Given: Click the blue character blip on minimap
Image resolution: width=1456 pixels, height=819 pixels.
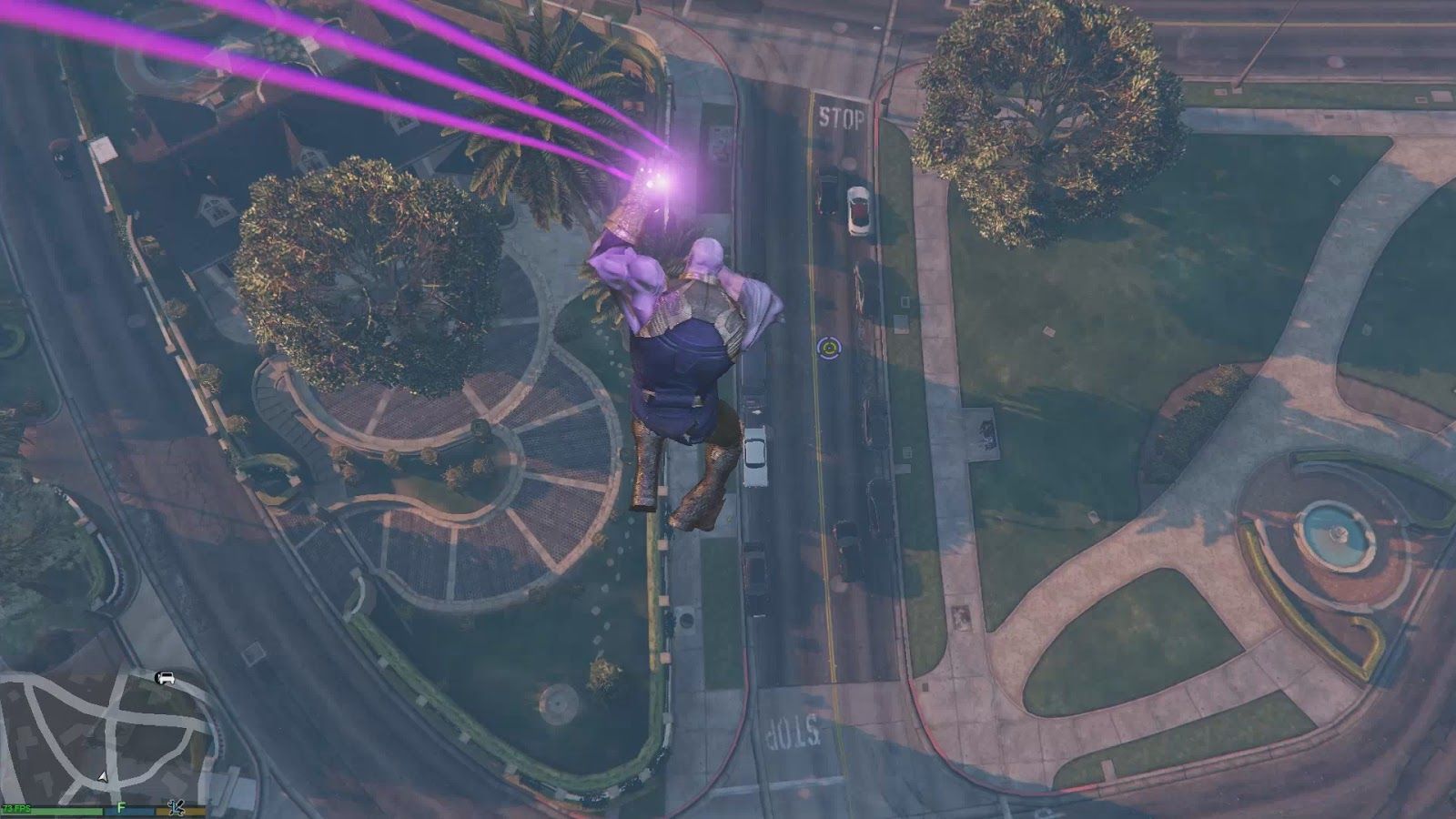Looking at the screenshot, I should [x=177, y=807].
